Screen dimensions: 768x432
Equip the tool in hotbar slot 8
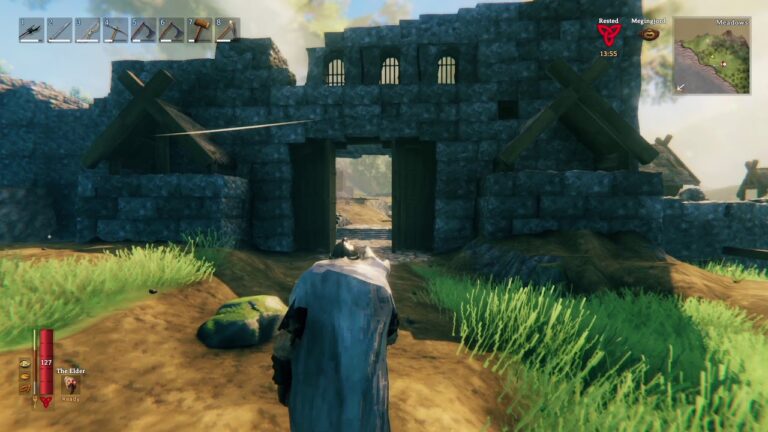[227, 31]
